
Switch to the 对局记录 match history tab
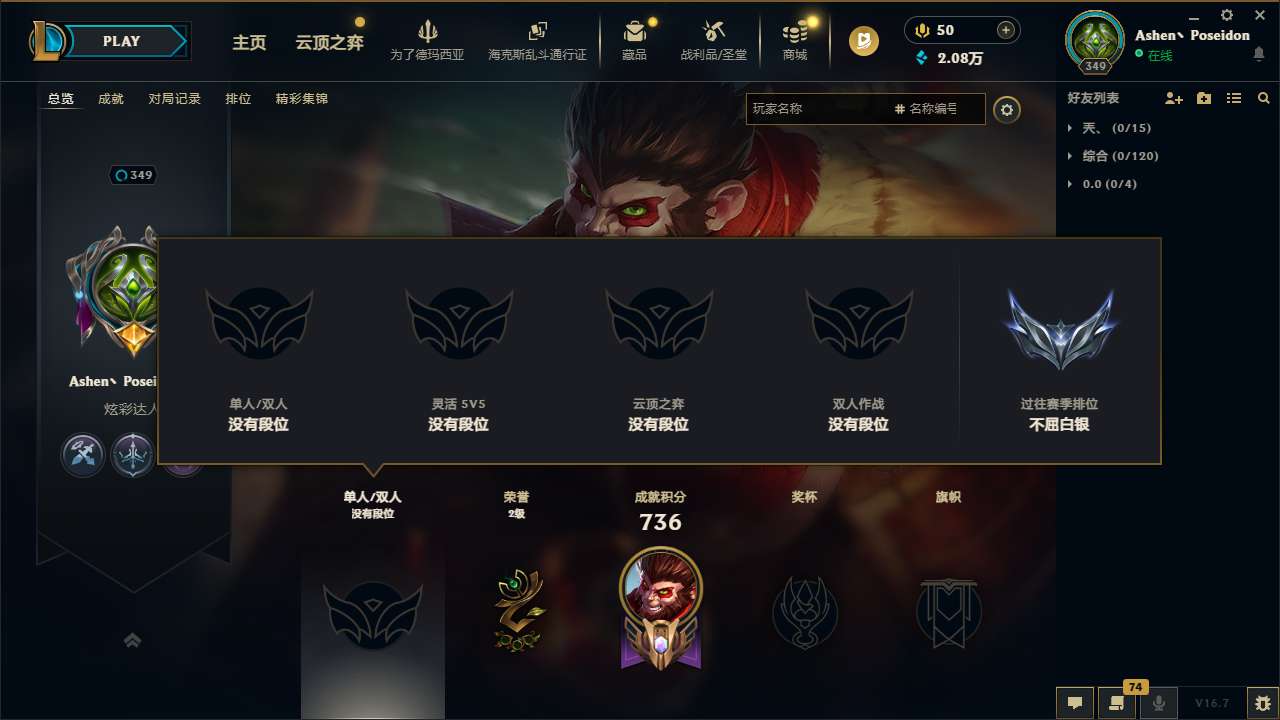click(175, 98)
